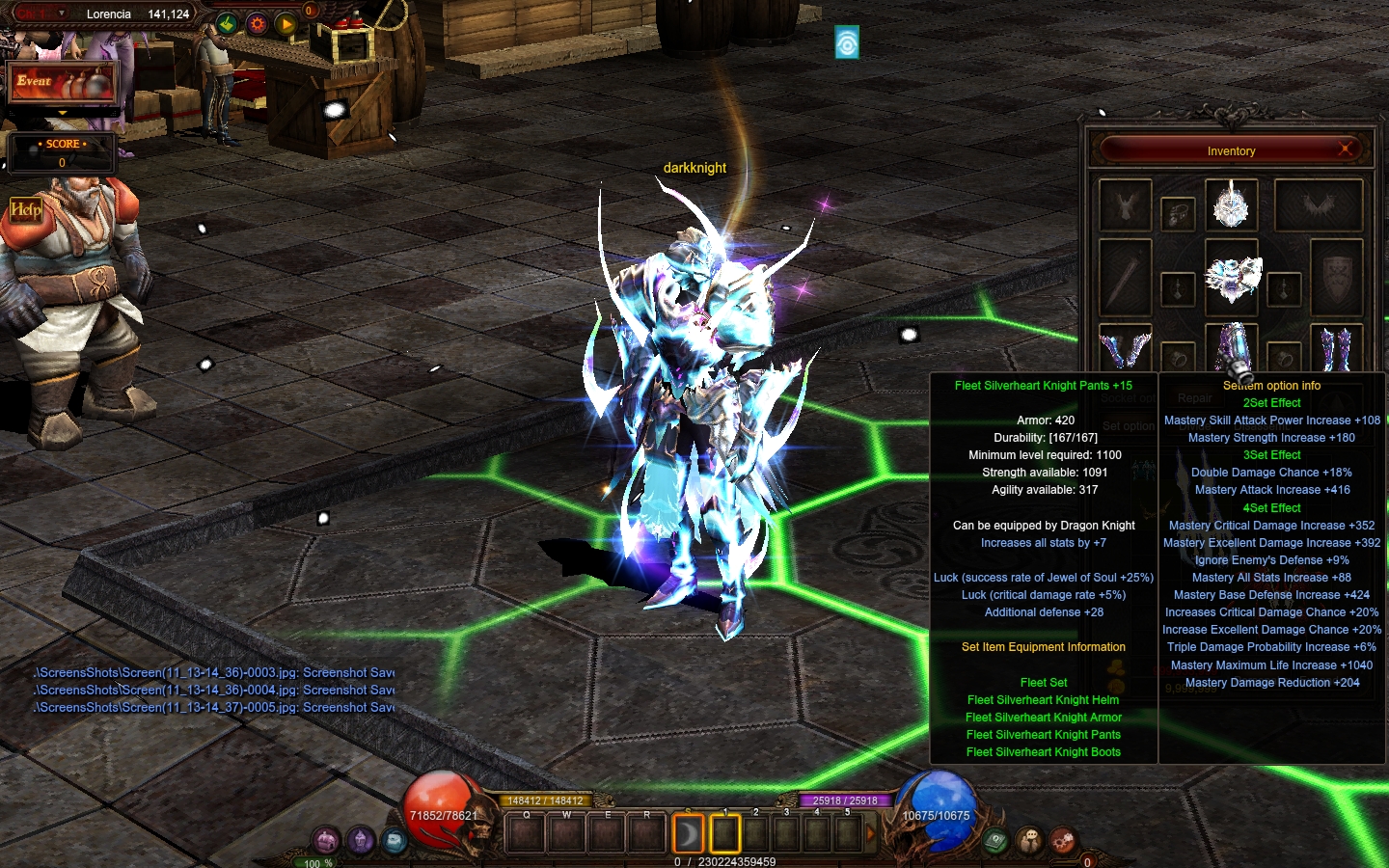Select the crescent moon skill slot
The height and width of the screenshot is (868, 1389).
(688, 834)
